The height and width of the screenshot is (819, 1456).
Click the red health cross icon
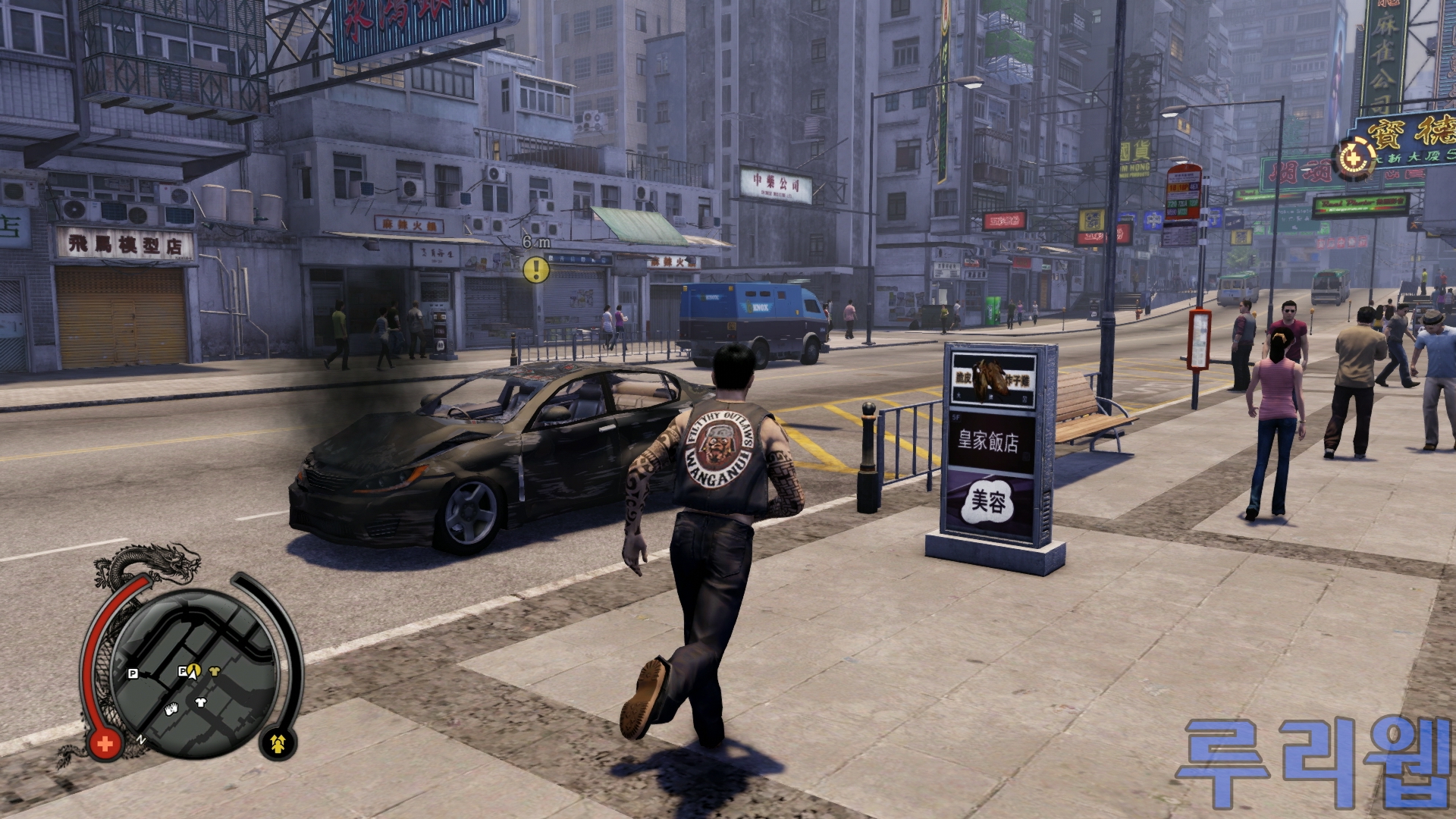[x=105, y=744]
